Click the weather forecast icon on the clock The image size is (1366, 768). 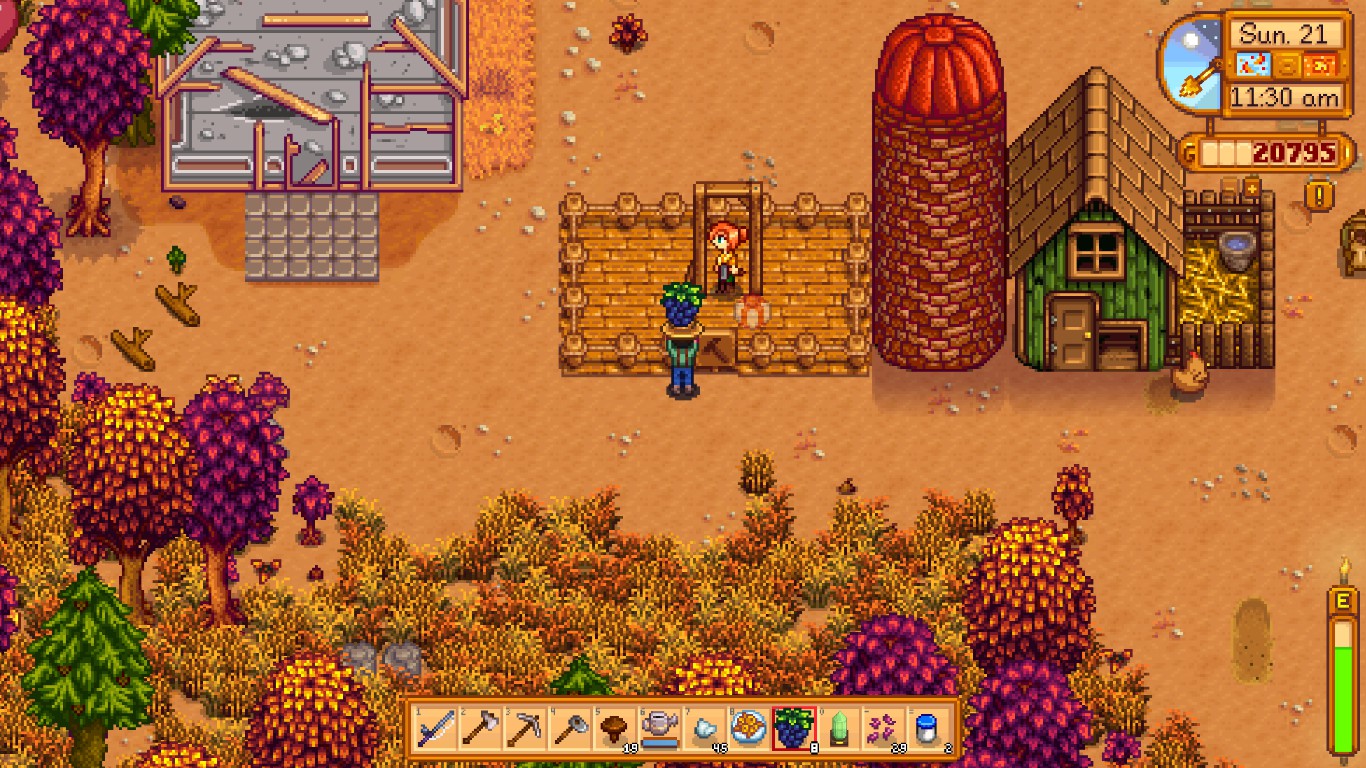point(1253,64)
